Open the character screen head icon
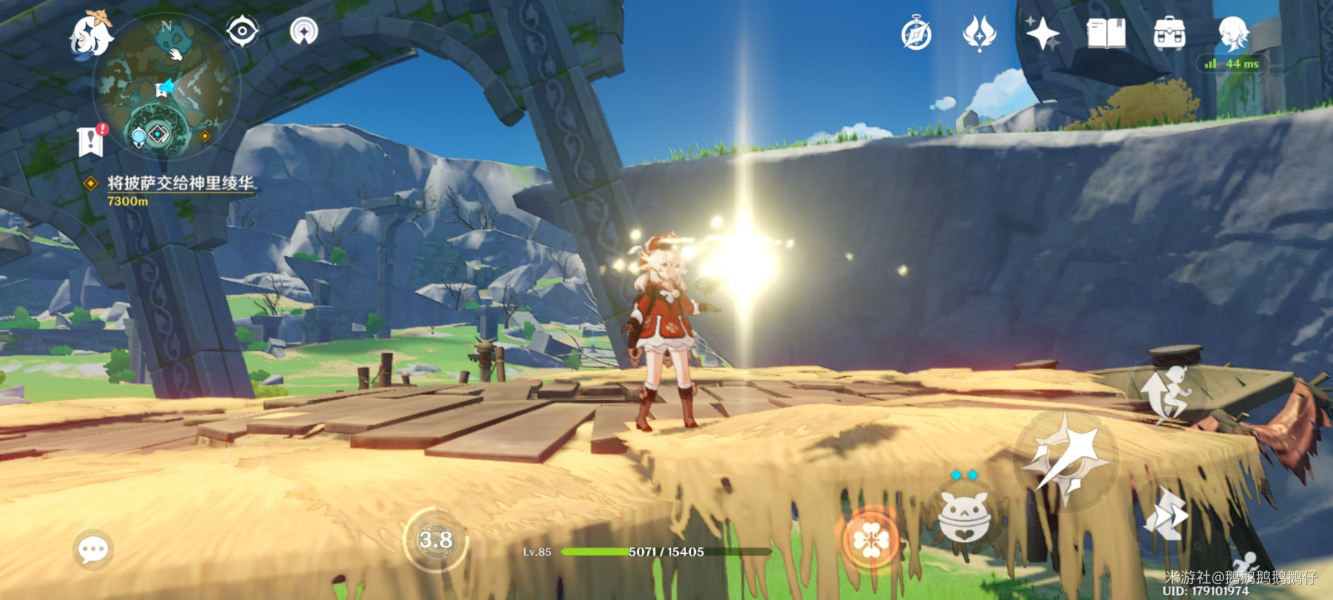The image size is (1333, 600). pyautogui.click(x=1232, y=34)
